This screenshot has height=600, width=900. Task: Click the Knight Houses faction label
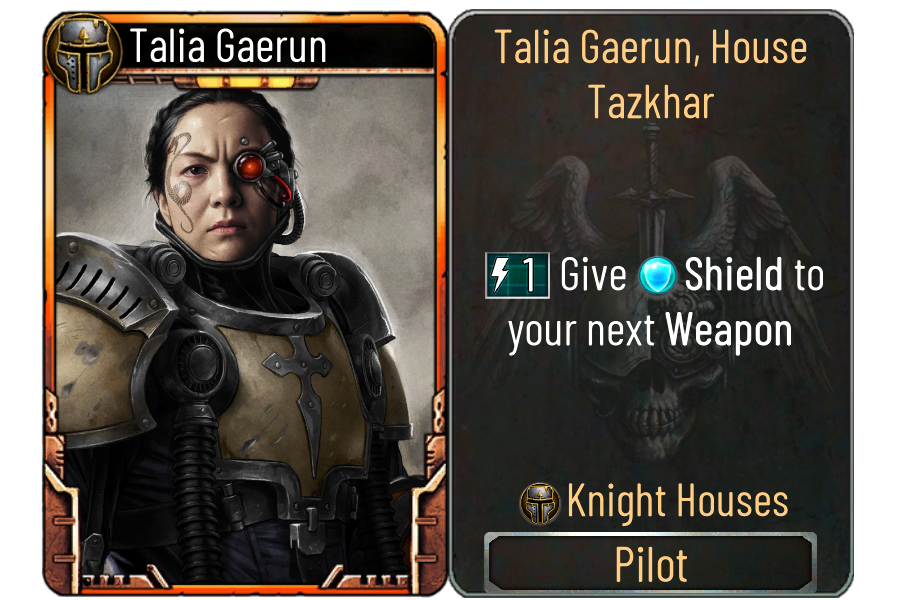[x=676, y=502]
